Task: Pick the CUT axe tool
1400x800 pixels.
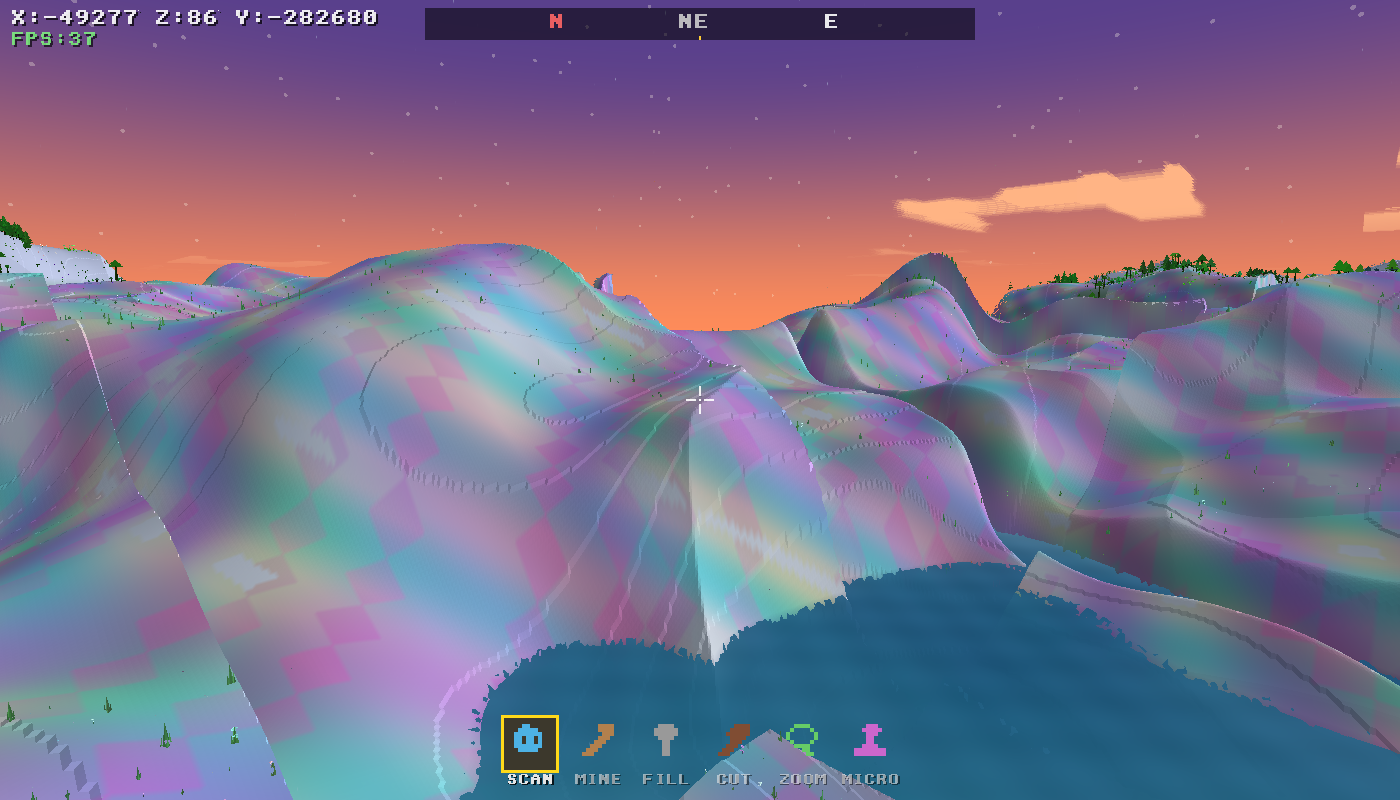Action: tap(734, 741)
